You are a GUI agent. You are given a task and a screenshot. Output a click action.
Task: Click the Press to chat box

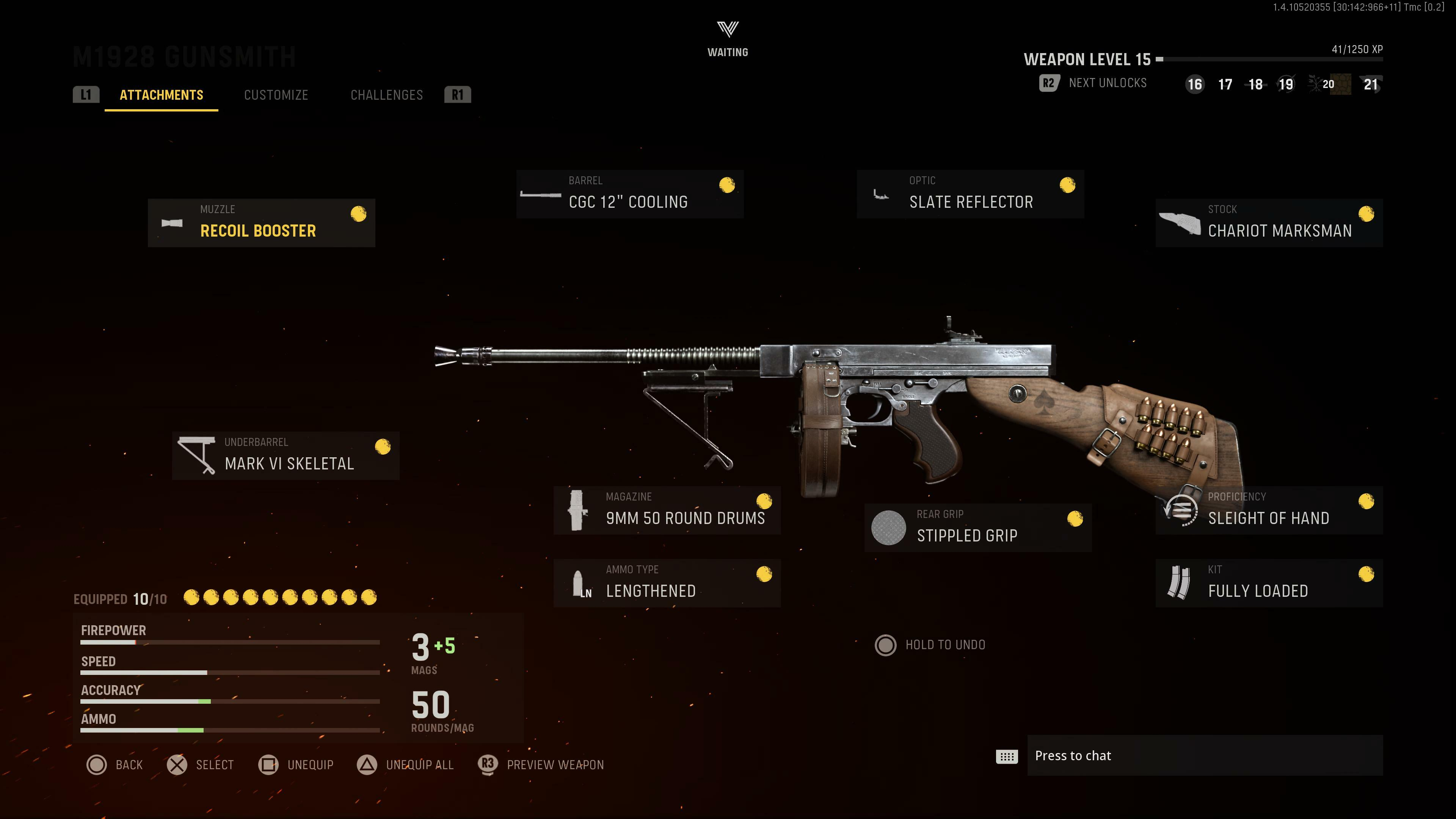tap(1204, 756)
